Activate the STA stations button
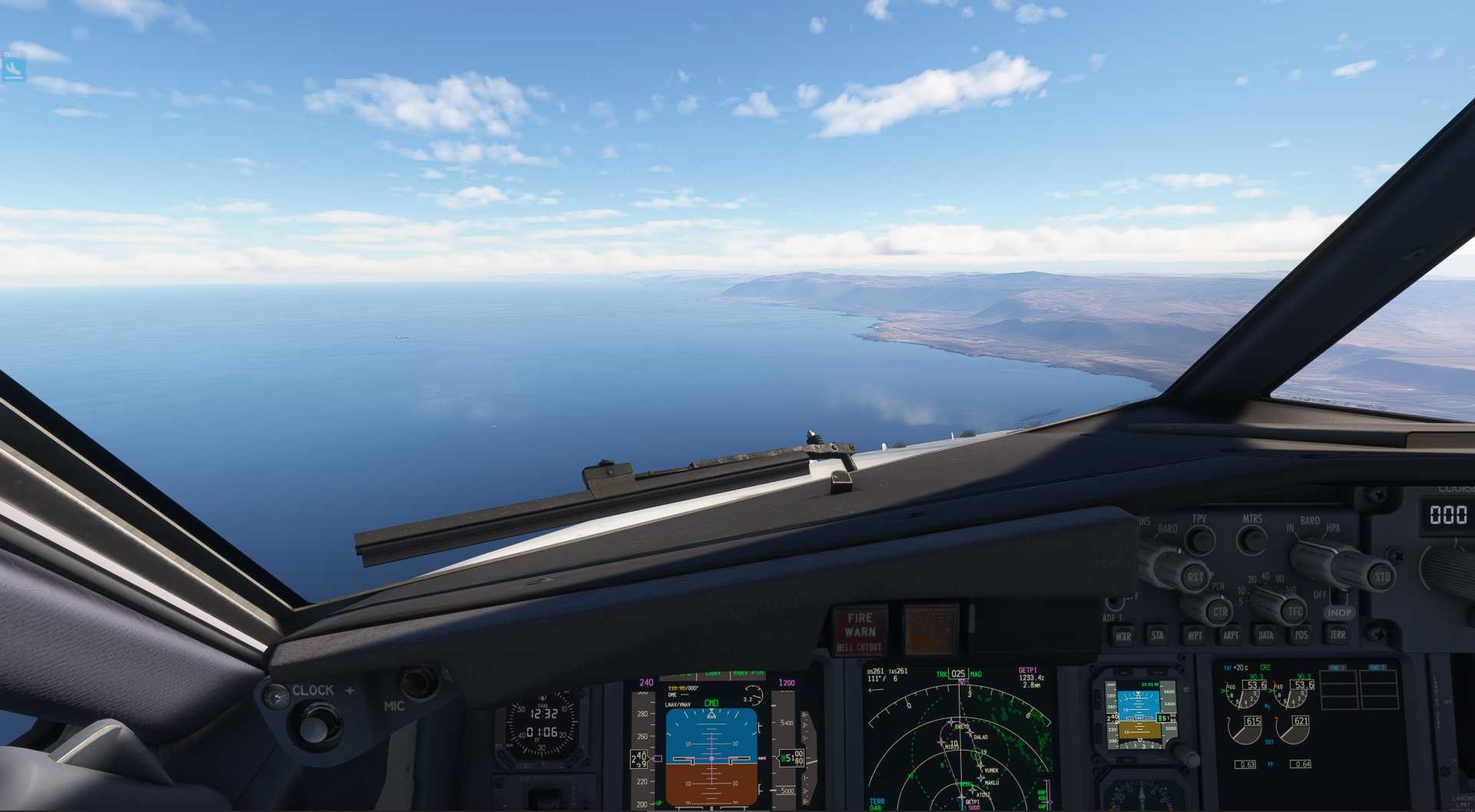Viewport: 1475px width, 812px height. point(1157,635)
